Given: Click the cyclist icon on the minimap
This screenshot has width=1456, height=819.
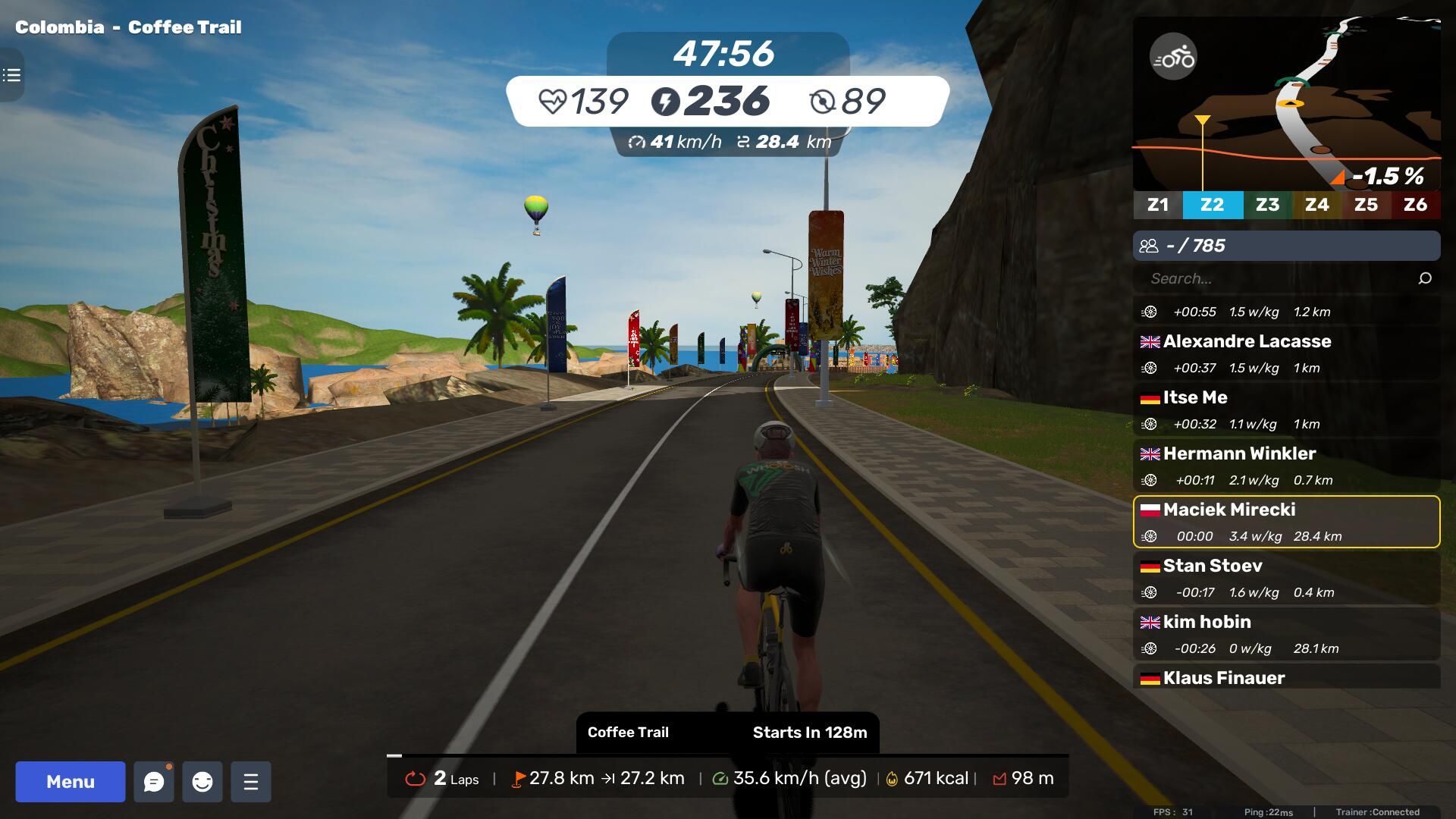Looking at the screenshot, I should coord(1173,57).
